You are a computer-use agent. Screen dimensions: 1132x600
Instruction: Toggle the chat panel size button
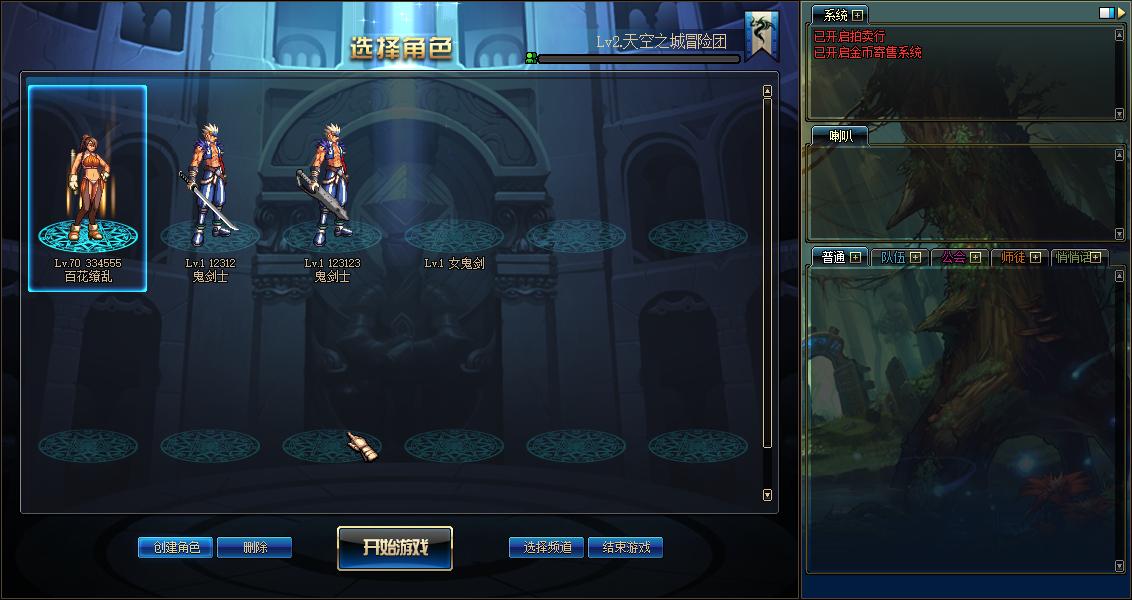point(1106,14)
